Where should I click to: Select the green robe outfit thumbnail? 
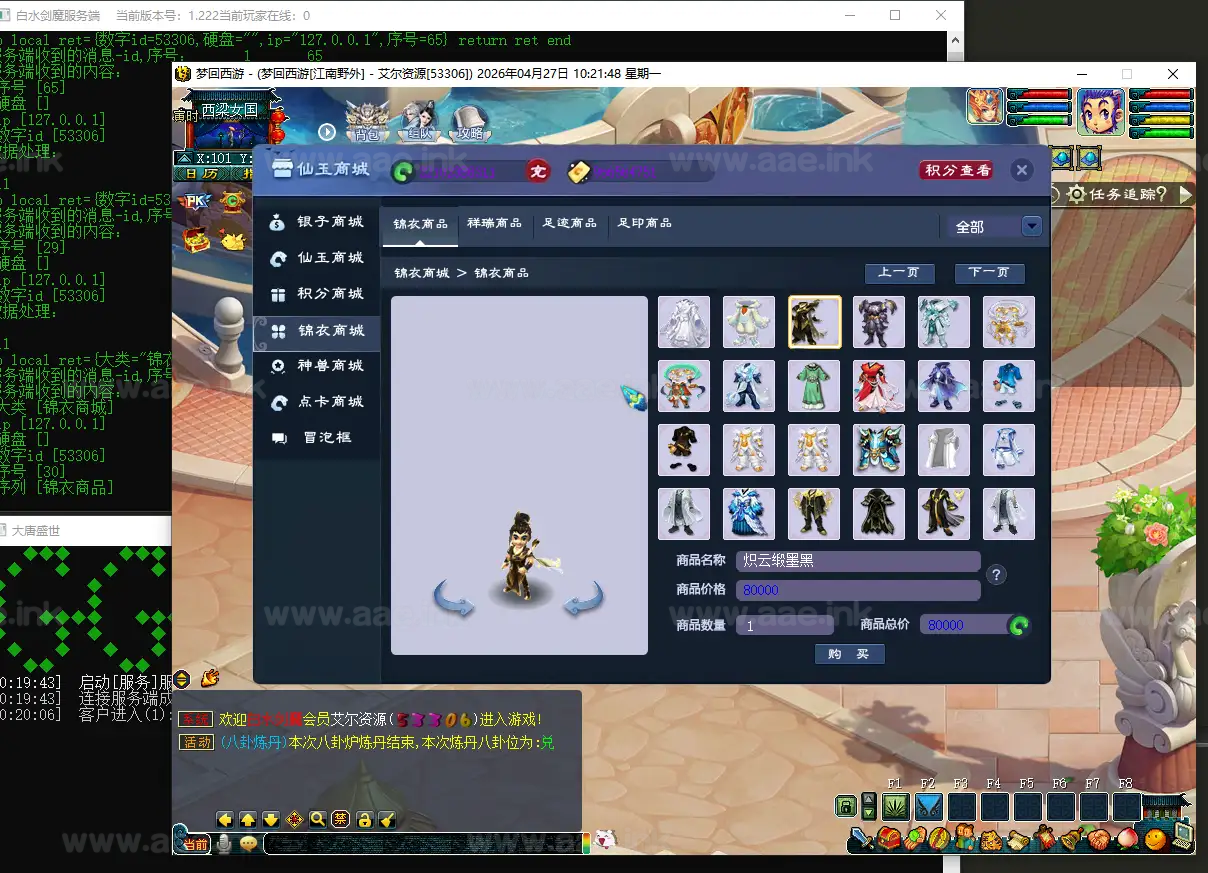pos(814,386)
